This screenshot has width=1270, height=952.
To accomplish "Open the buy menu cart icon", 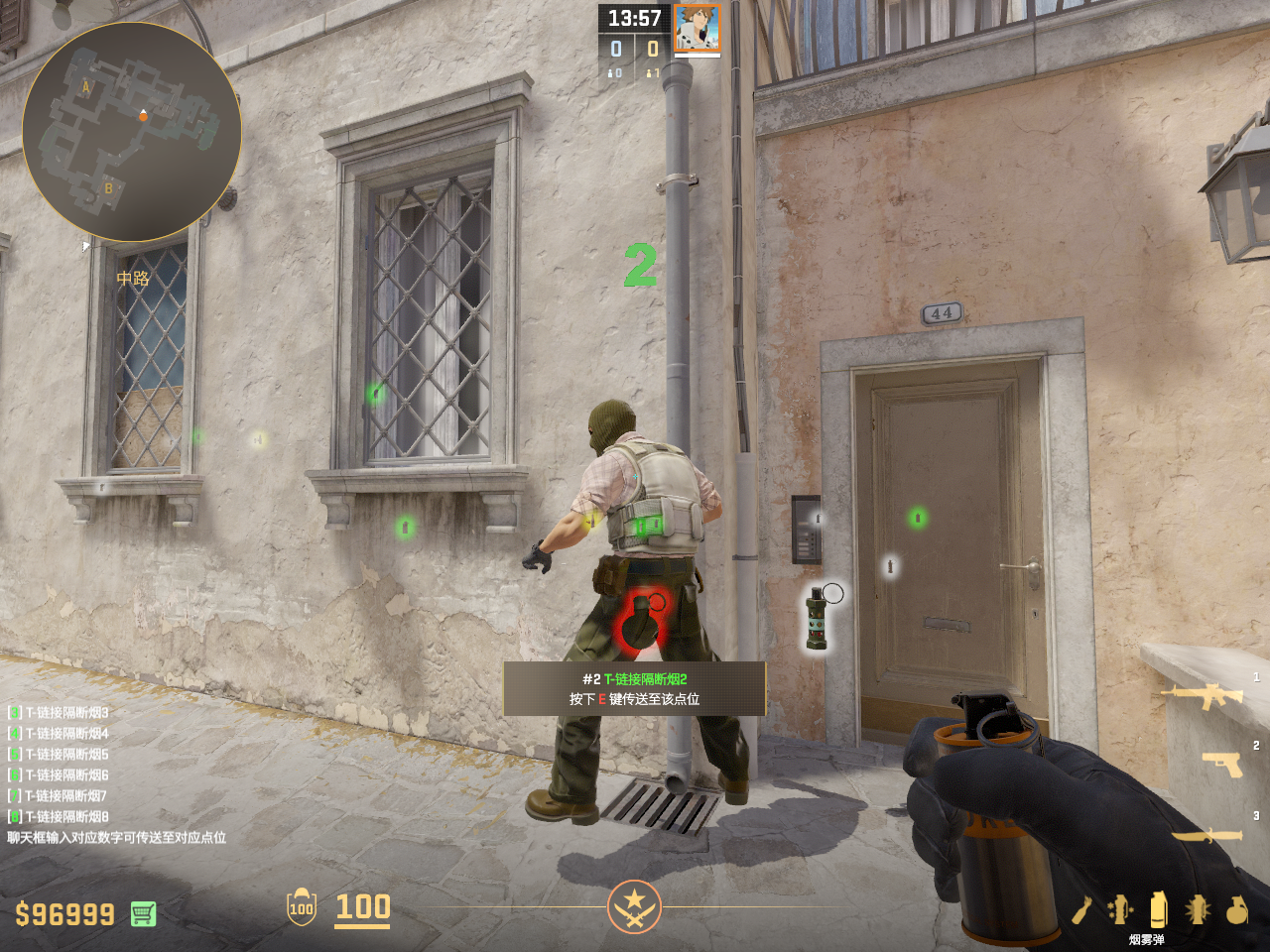I will click(143, 913).
